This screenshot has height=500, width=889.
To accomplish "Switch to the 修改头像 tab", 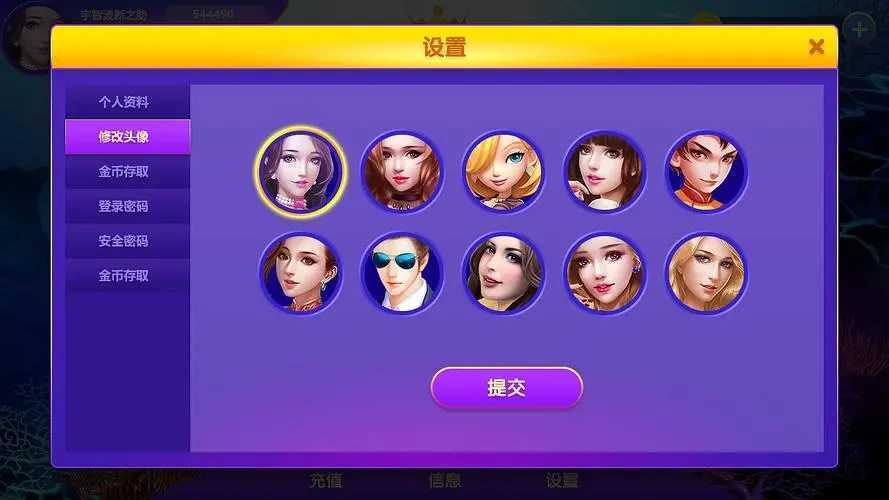I will (124, 137).
